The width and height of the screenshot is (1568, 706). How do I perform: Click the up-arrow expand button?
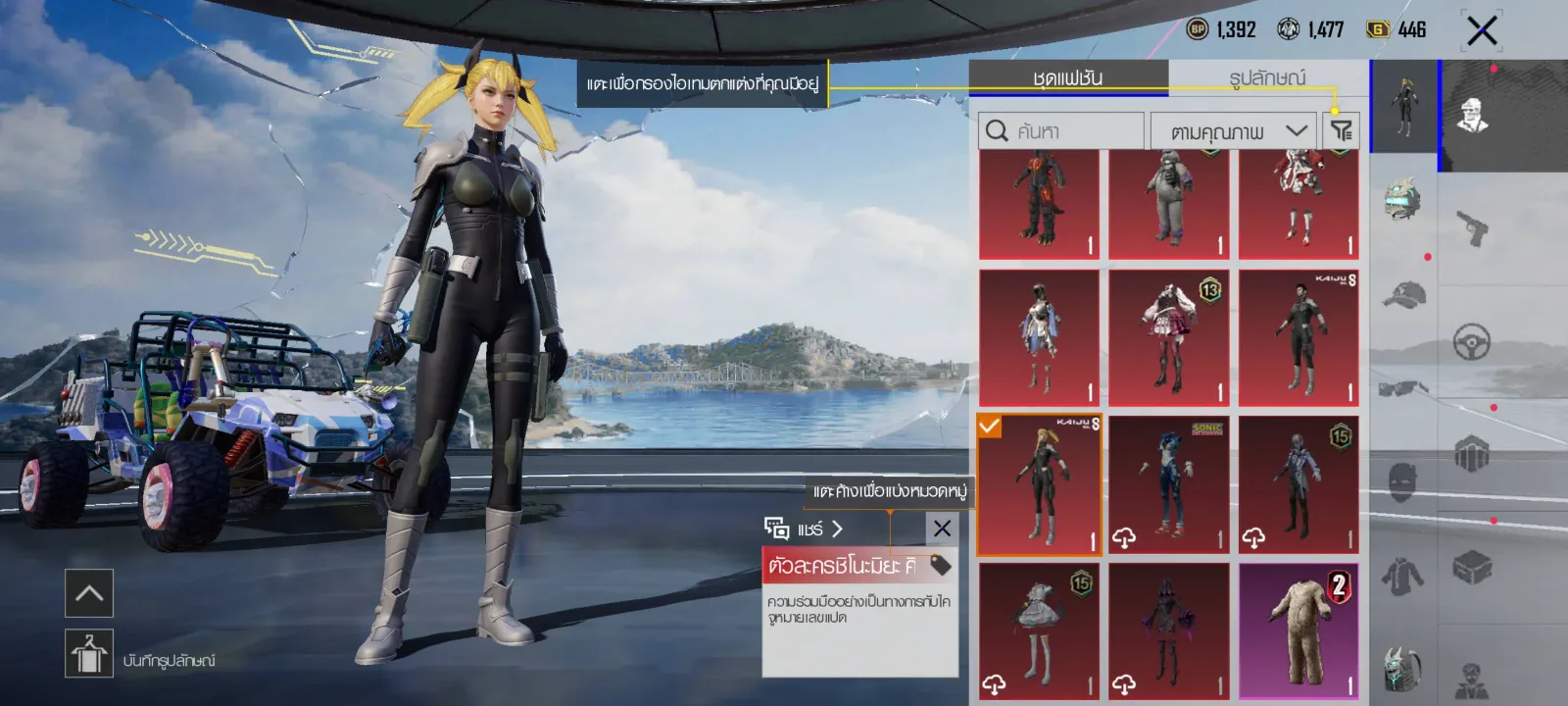pos(89,593)
